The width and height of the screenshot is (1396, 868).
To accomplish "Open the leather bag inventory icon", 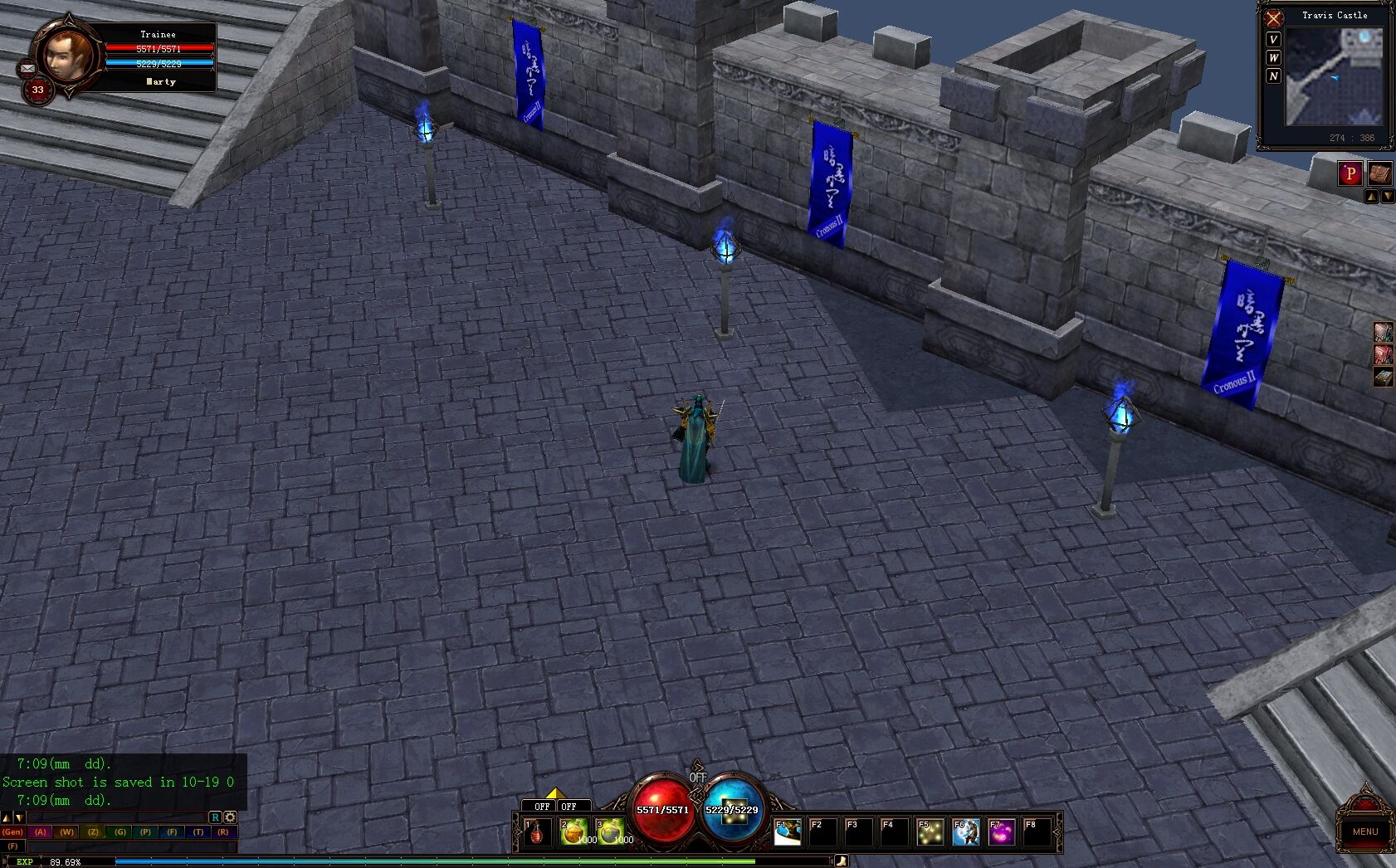I will pos(1379,173).
